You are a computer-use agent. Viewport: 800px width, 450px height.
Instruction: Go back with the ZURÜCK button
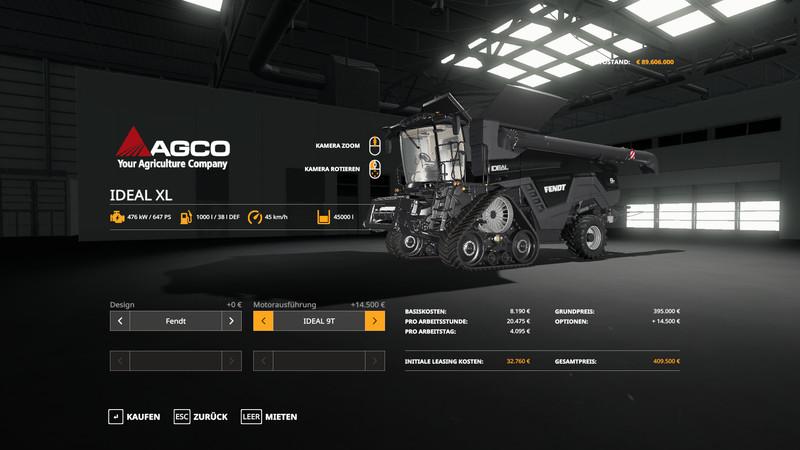coord(201,416)
